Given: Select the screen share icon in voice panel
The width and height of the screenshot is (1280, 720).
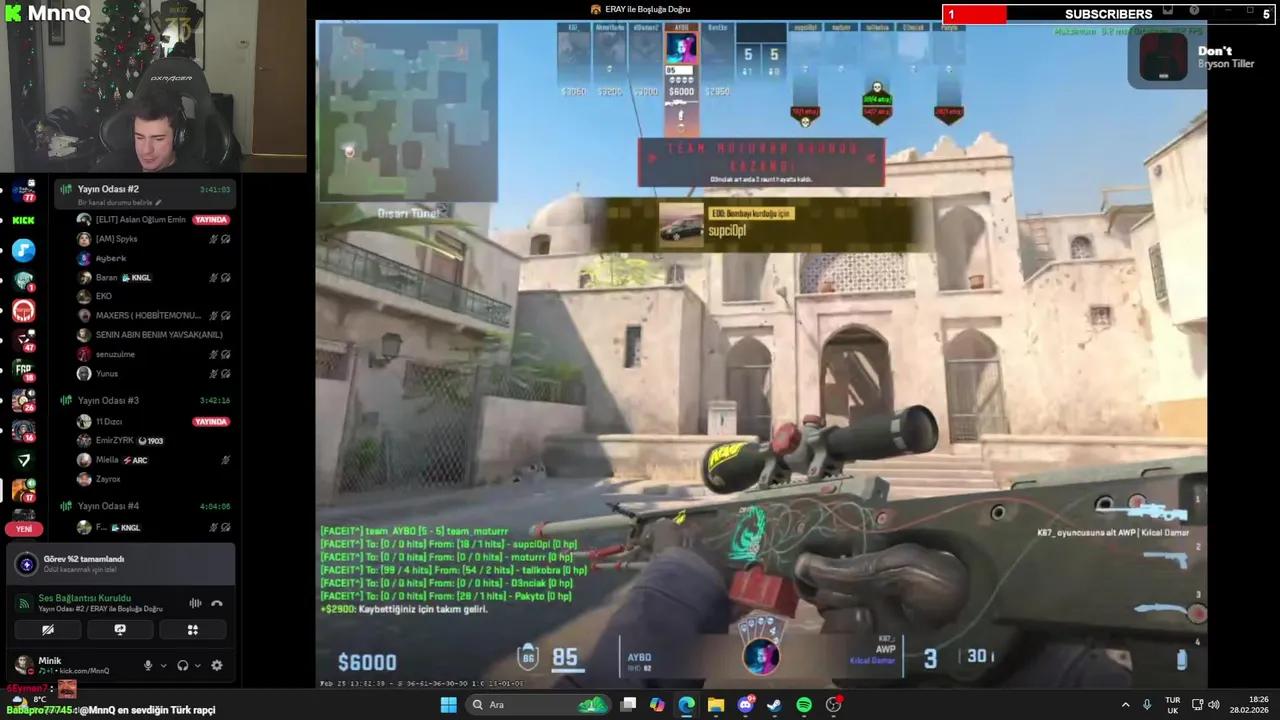Looking at the screenshot, I should coord(120,629).
